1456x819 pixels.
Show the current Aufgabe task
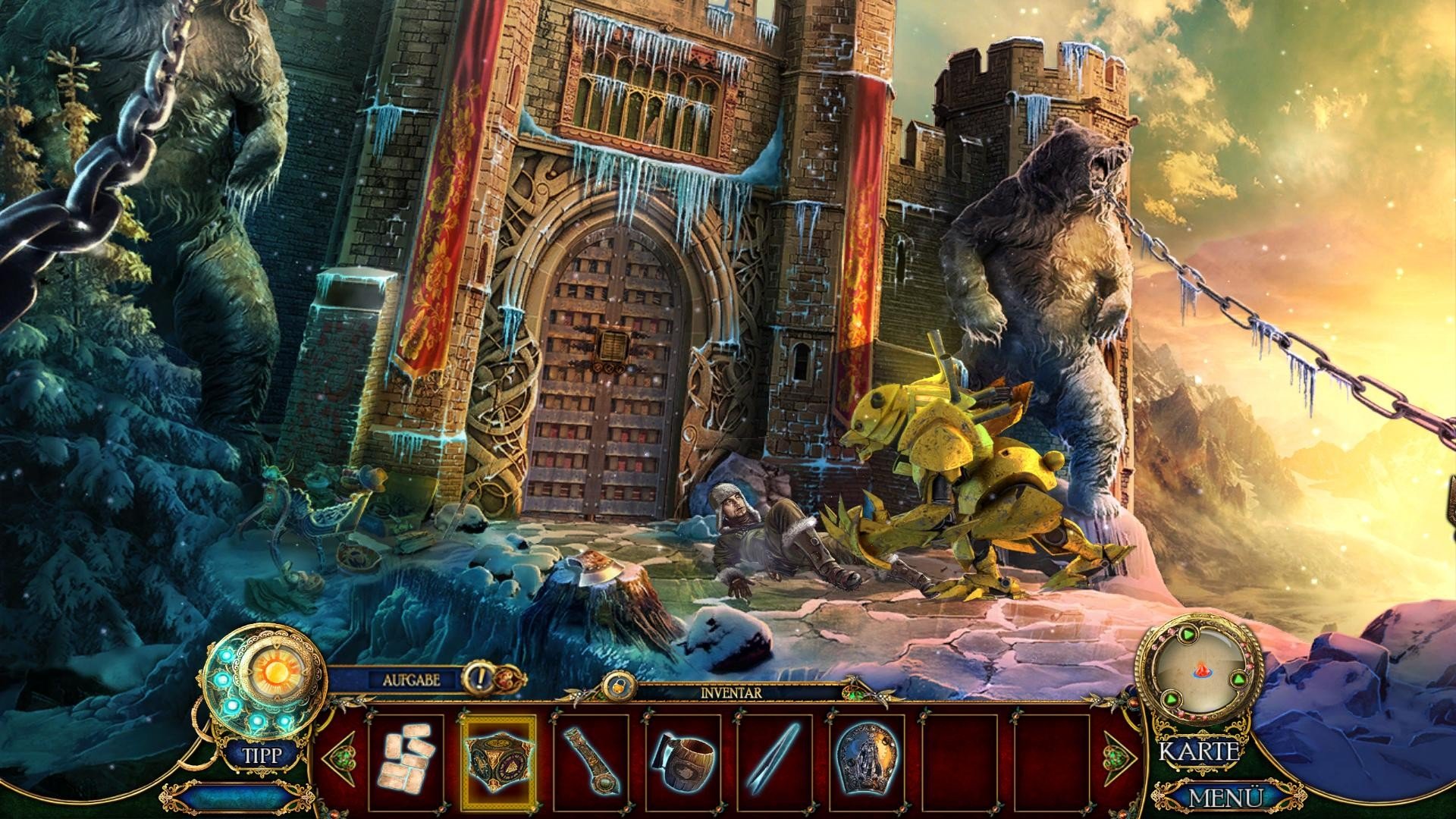click(x=411, y=679)
